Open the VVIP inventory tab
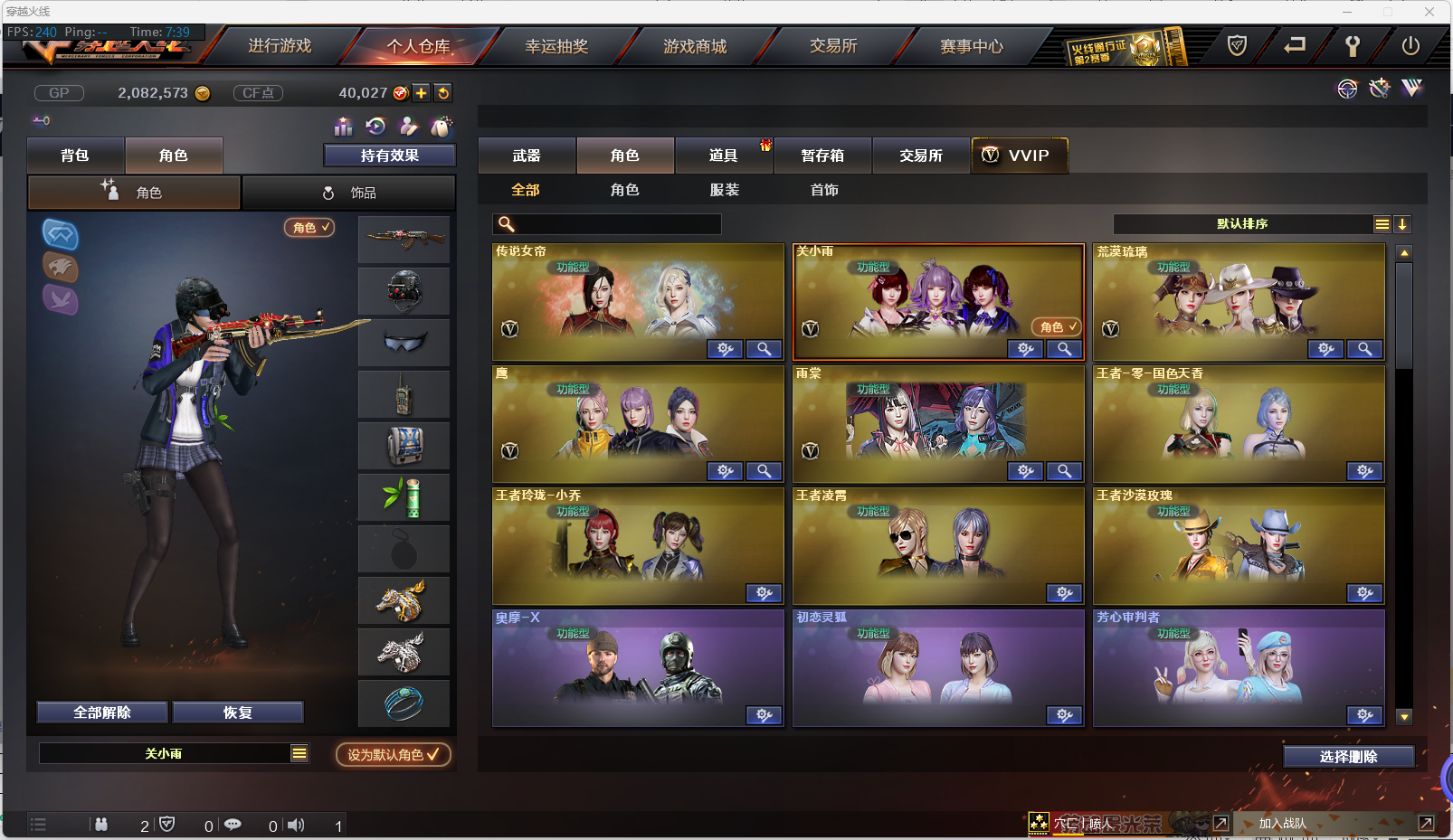The width and height of the screenshot is (1453, 840). click(x=1020, y=155)
